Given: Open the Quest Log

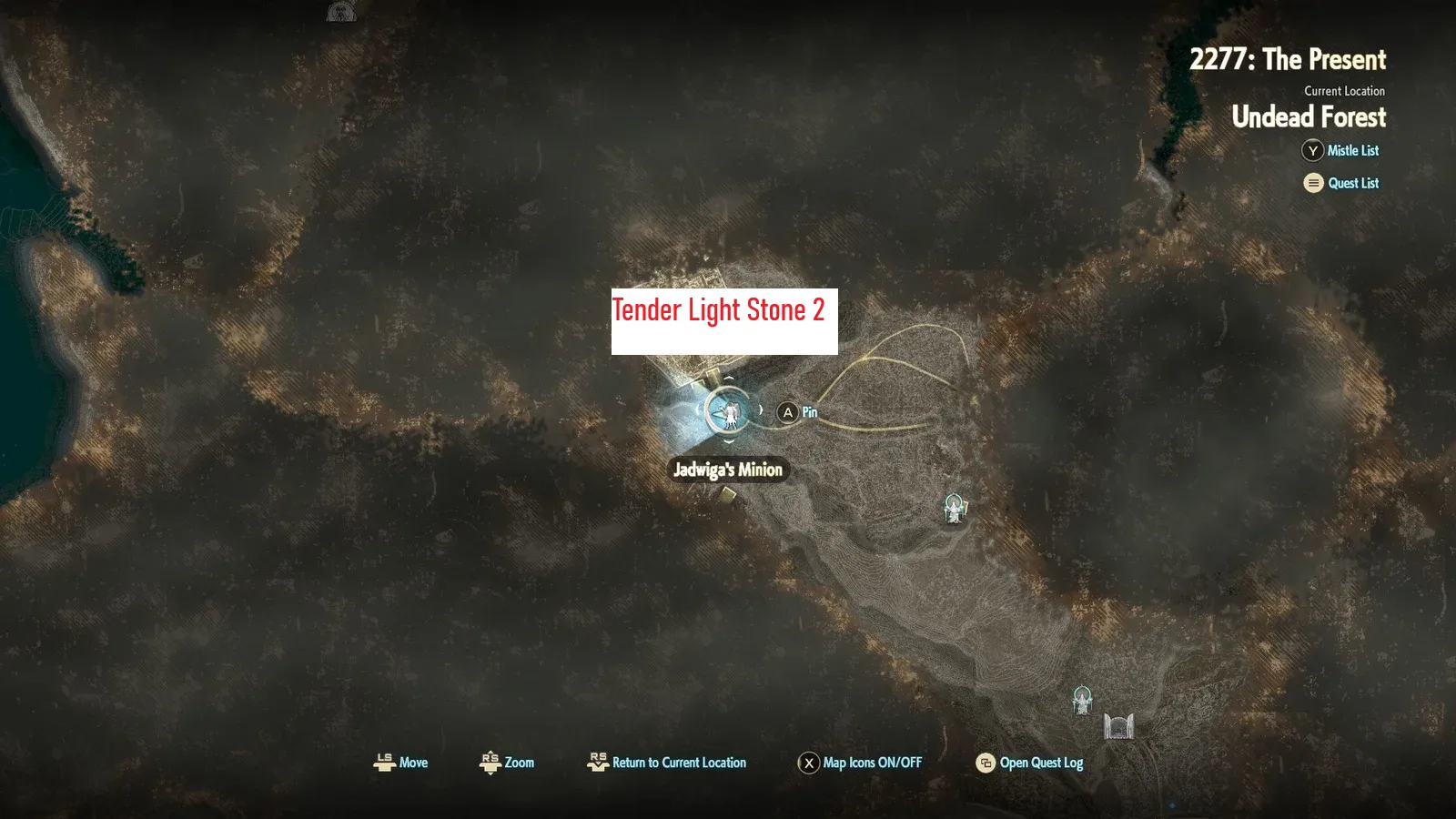Looking at the screenshot, I should (1029, 763).
